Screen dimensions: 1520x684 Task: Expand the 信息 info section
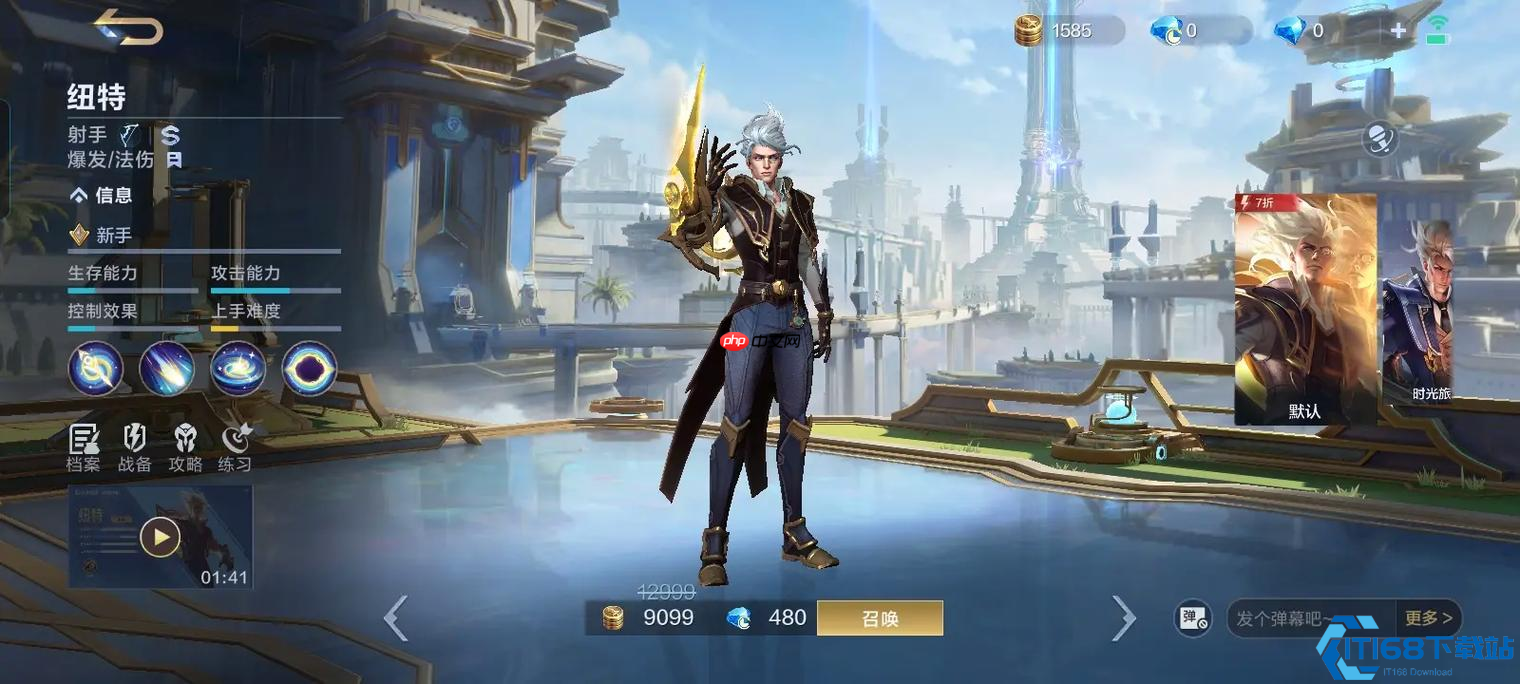(101, 196)
